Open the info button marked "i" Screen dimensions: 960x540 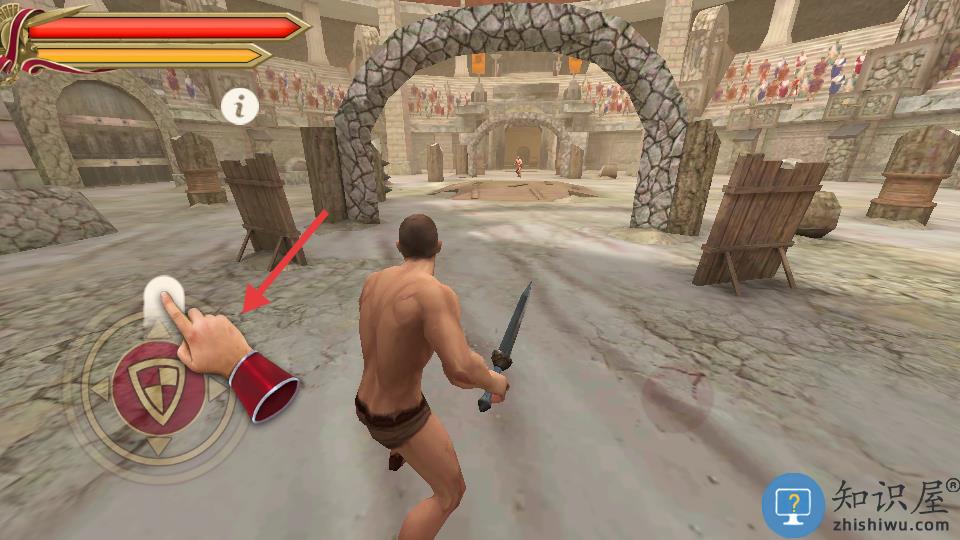240,105
